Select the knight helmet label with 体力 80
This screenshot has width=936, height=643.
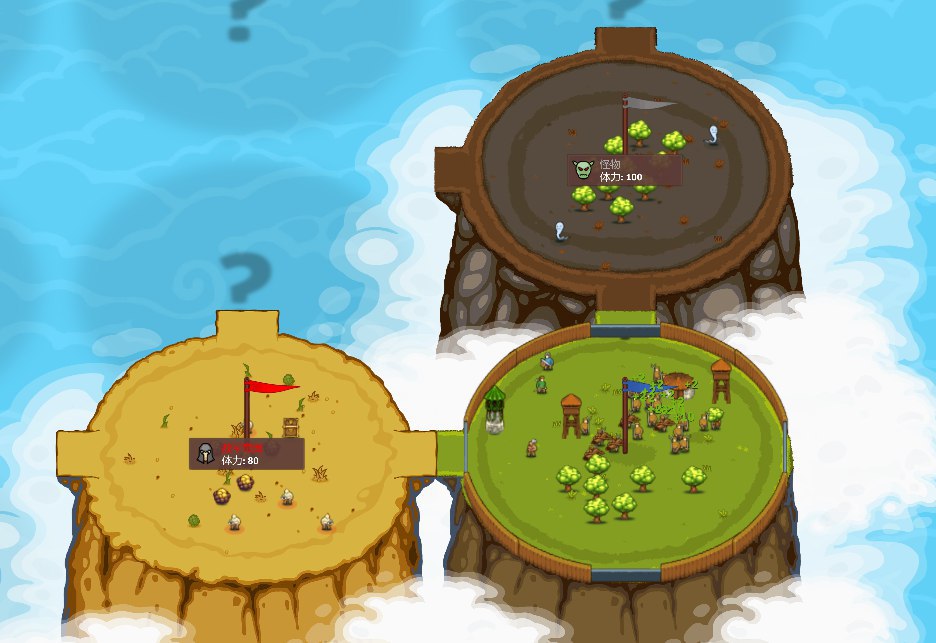(247, 454)
